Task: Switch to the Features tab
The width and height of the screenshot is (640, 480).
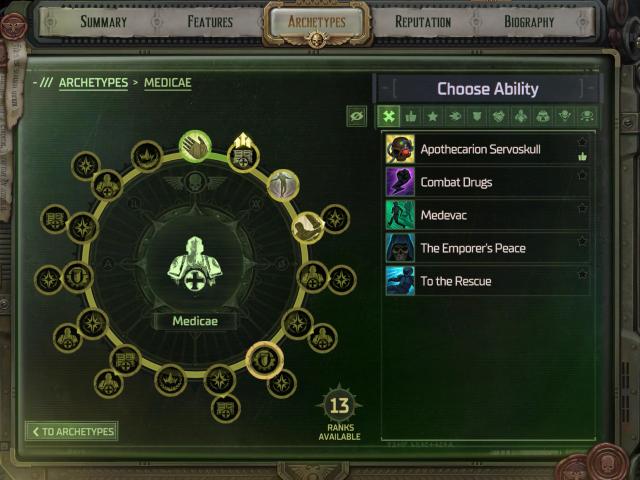Action: click(210, 22)
